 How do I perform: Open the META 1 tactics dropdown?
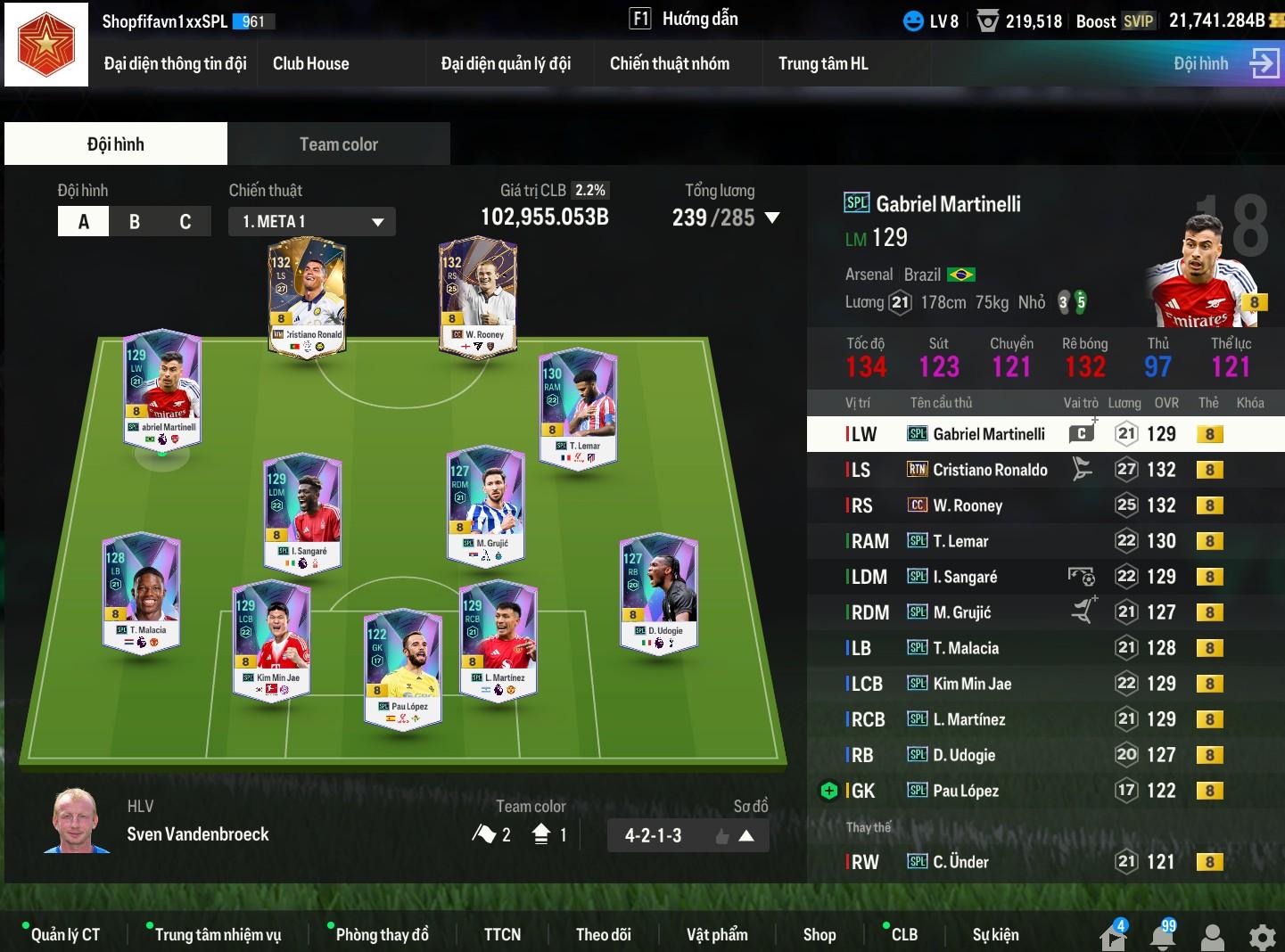312,221
